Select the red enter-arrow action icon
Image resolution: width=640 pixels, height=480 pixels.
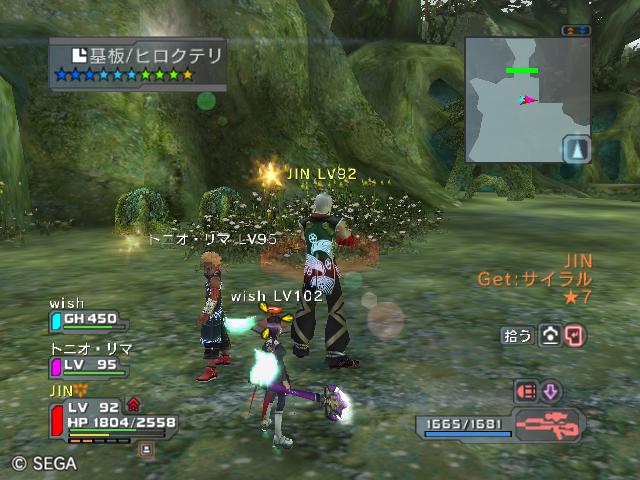tap(574, 336)
